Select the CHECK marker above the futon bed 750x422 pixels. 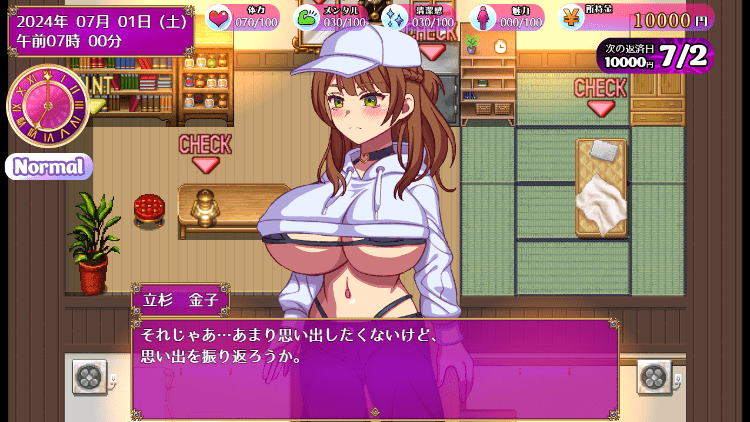(x=600, y=95)
